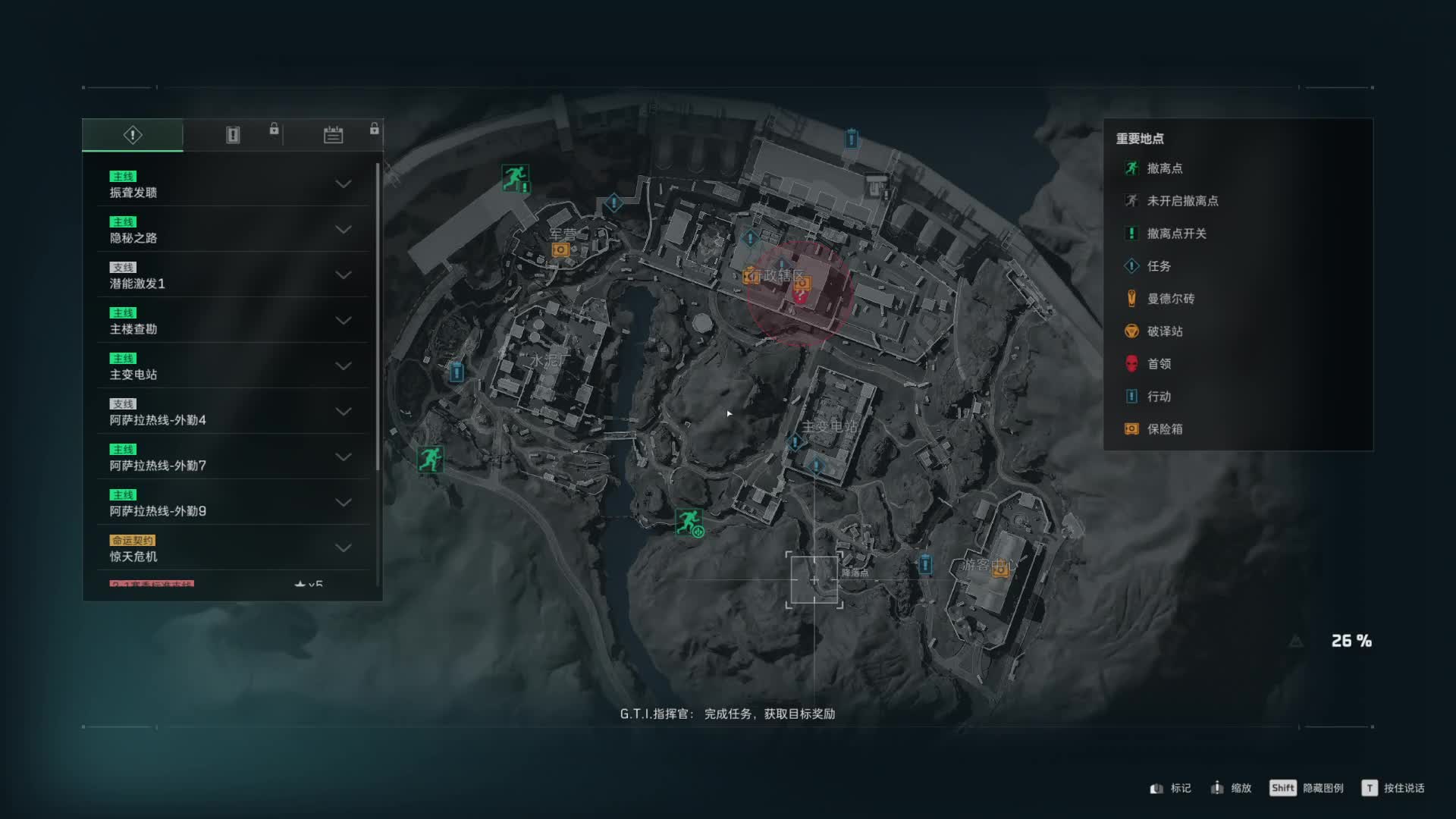Click the red boss marker on the map
This screenshot has height=819, width=1456.
click(800, 296)
